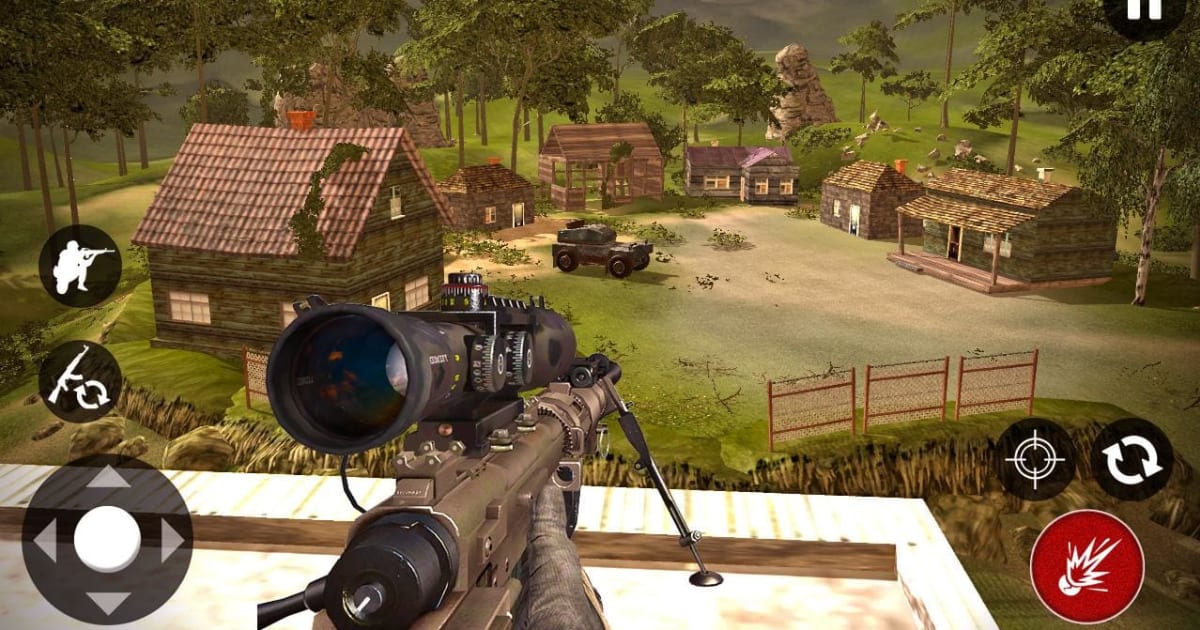Switch weapon with the rifle swap icon

pos(80,382)
